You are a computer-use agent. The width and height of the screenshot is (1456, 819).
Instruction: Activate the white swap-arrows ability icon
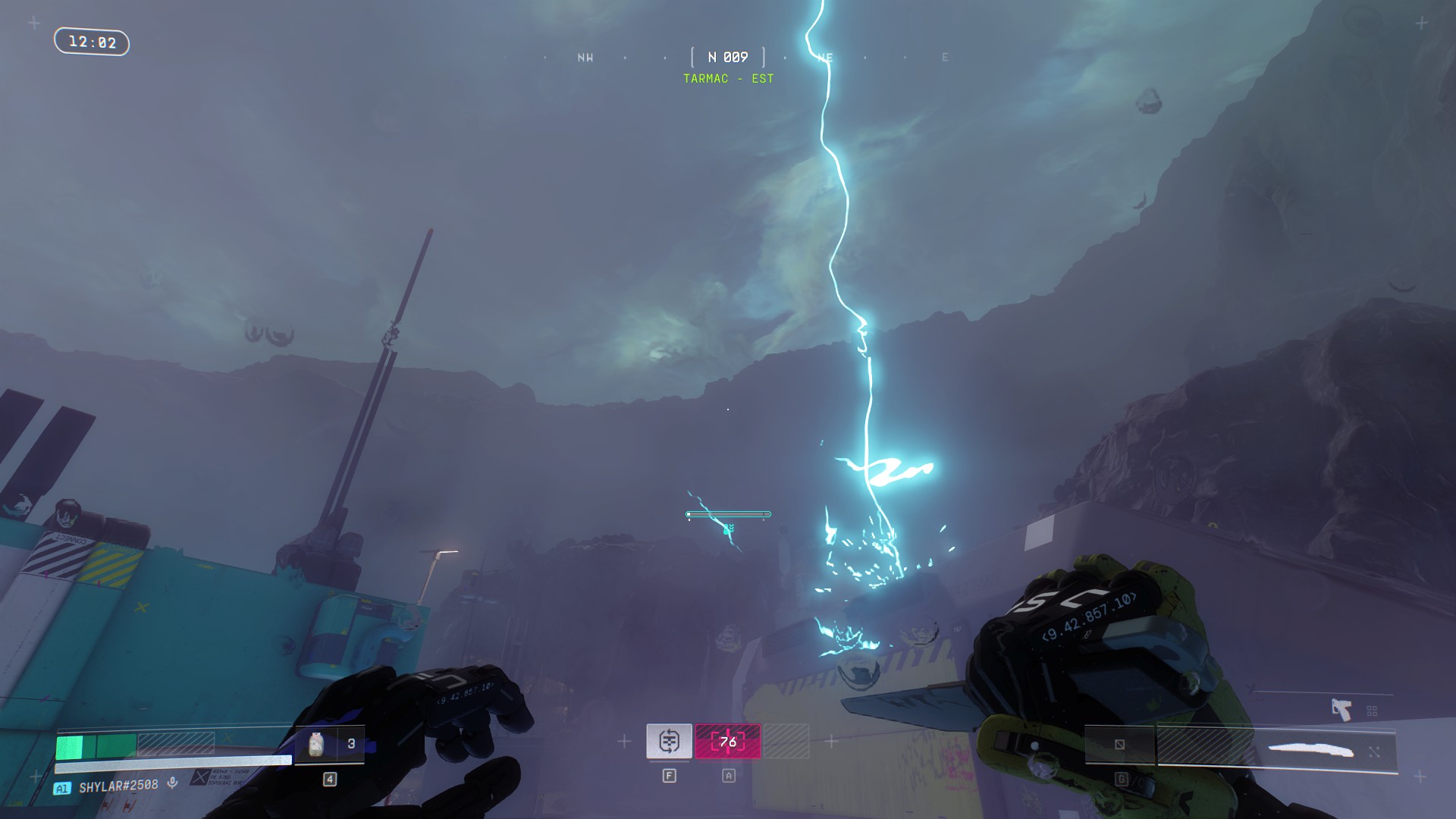[669, 741]
